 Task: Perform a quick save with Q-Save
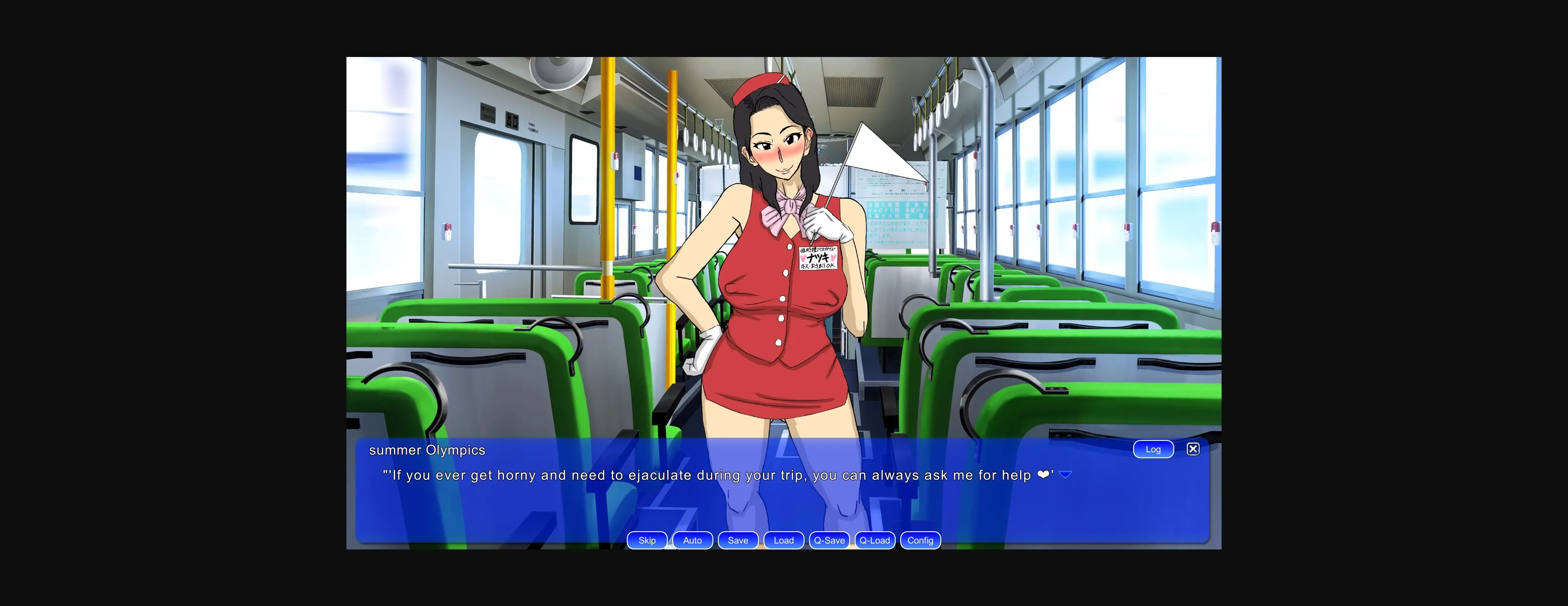click(x=829, y=540)
